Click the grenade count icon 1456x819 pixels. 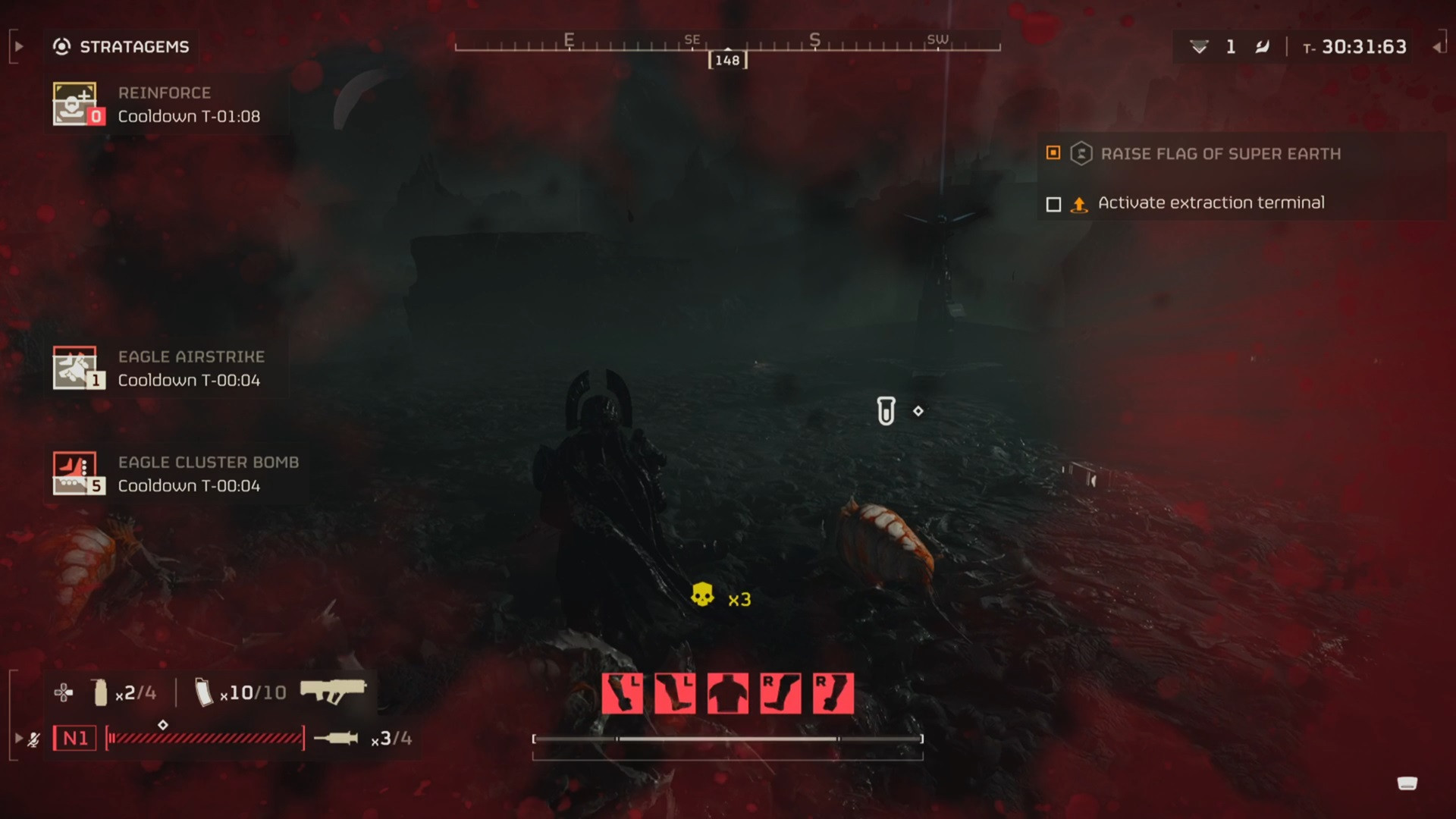[x=100, y=692]
